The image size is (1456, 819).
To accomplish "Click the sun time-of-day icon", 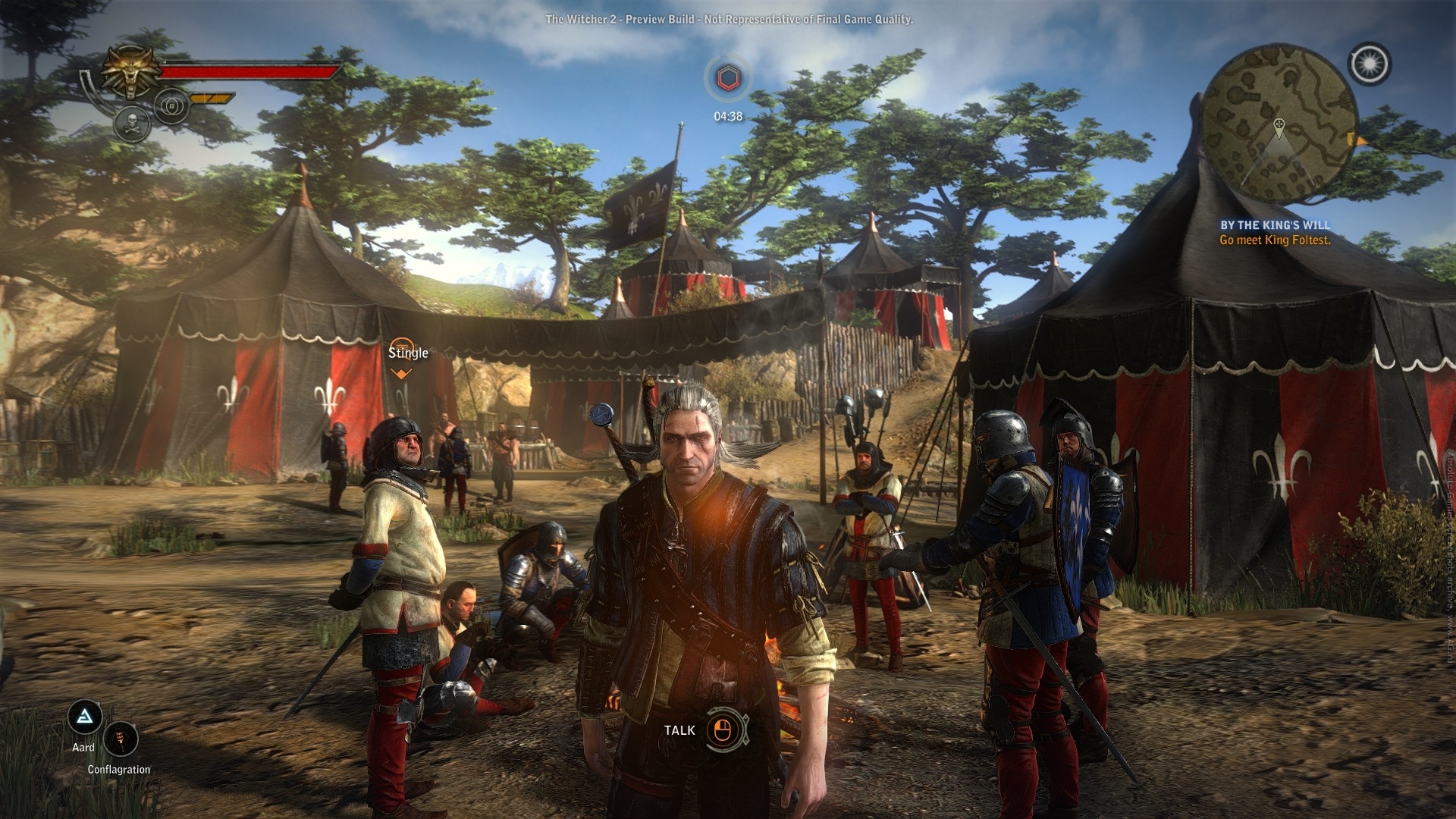I will tap(1370, 64).
